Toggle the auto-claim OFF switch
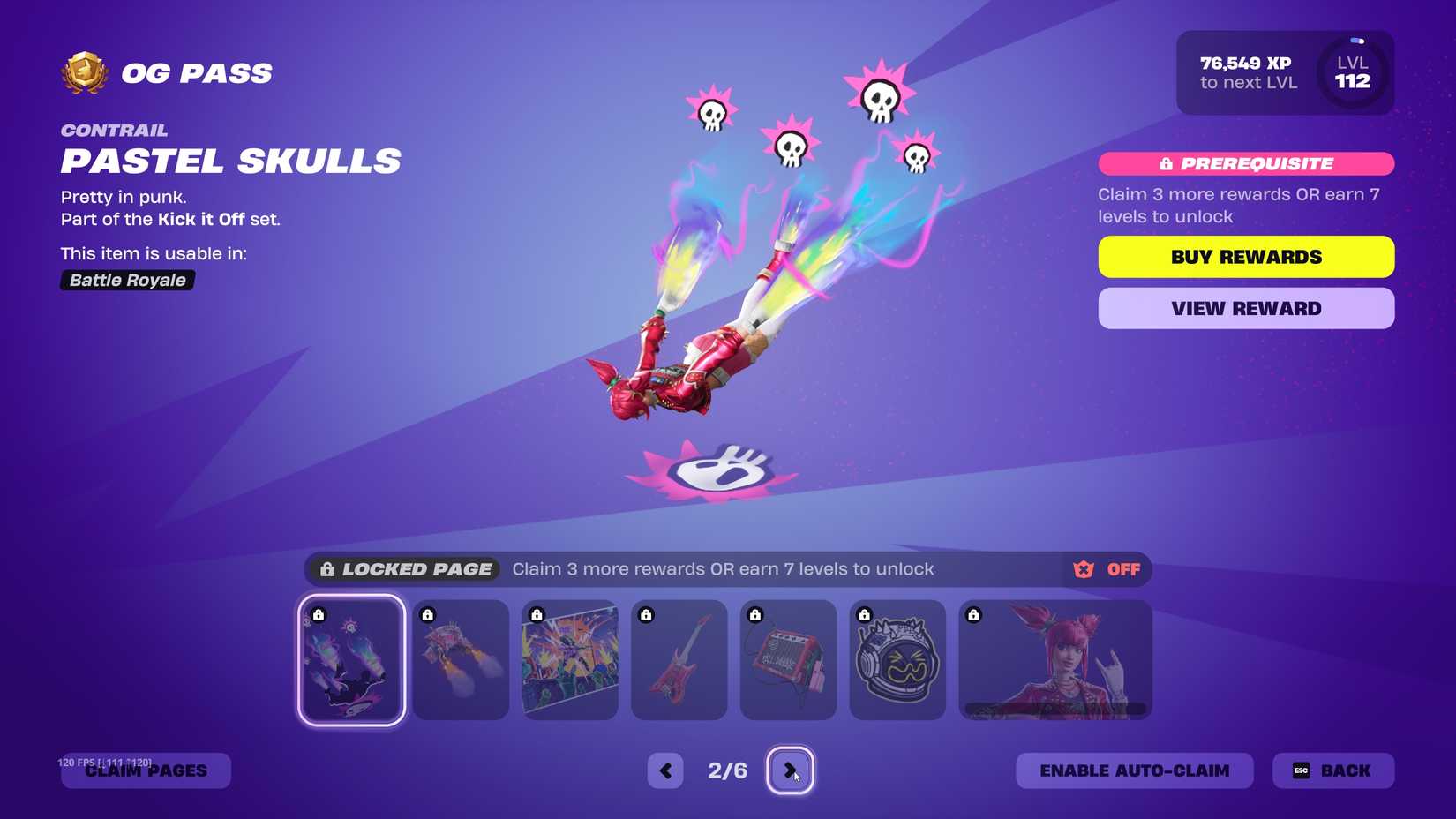The image size is (1456, 819). 1123,569
